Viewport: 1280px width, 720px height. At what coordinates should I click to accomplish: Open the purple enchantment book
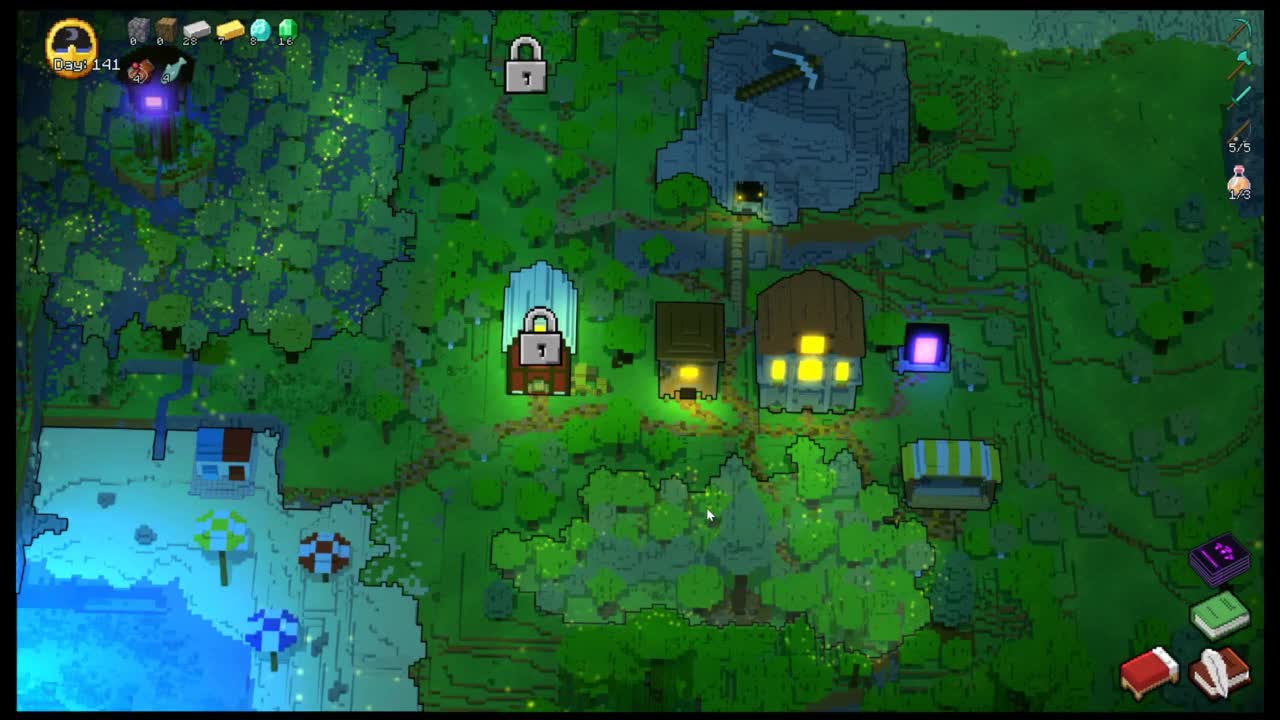pyautogui.click(x=1220, y=559)
